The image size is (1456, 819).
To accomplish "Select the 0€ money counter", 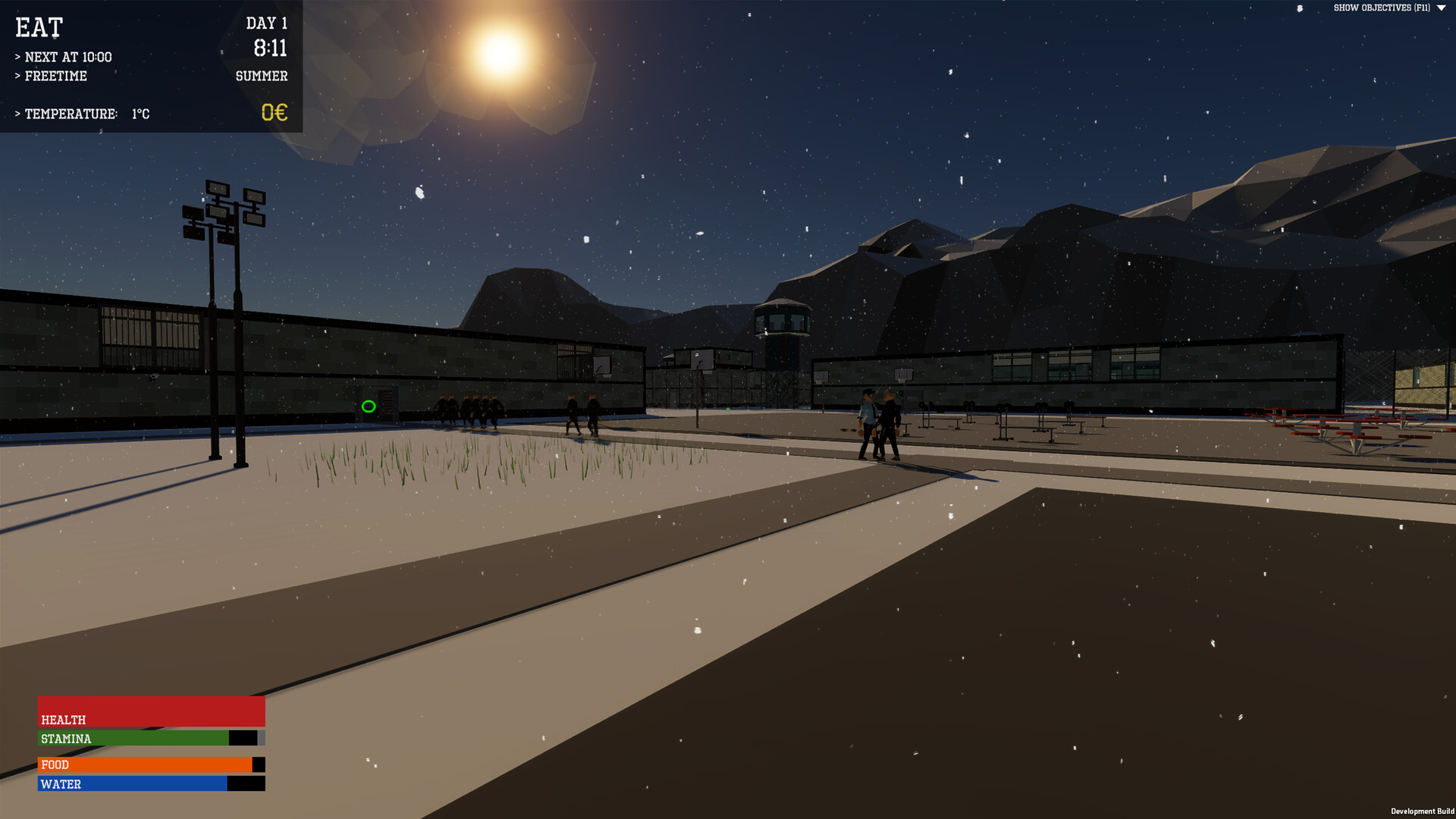I will (275, 113).
